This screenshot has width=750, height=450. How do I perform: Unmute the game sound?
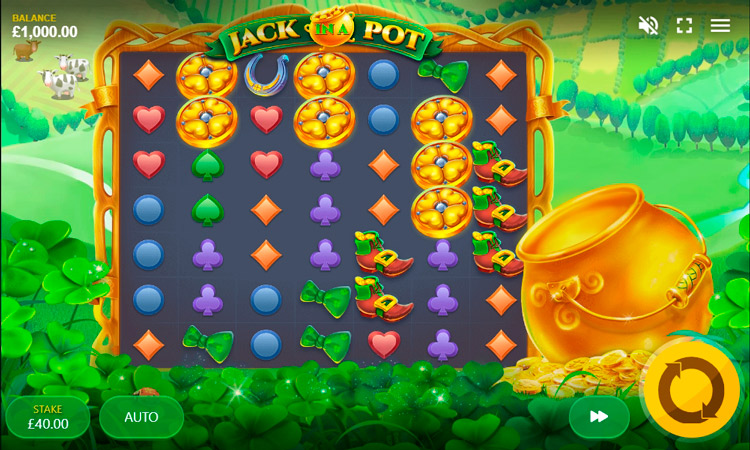tap(648, 25)
